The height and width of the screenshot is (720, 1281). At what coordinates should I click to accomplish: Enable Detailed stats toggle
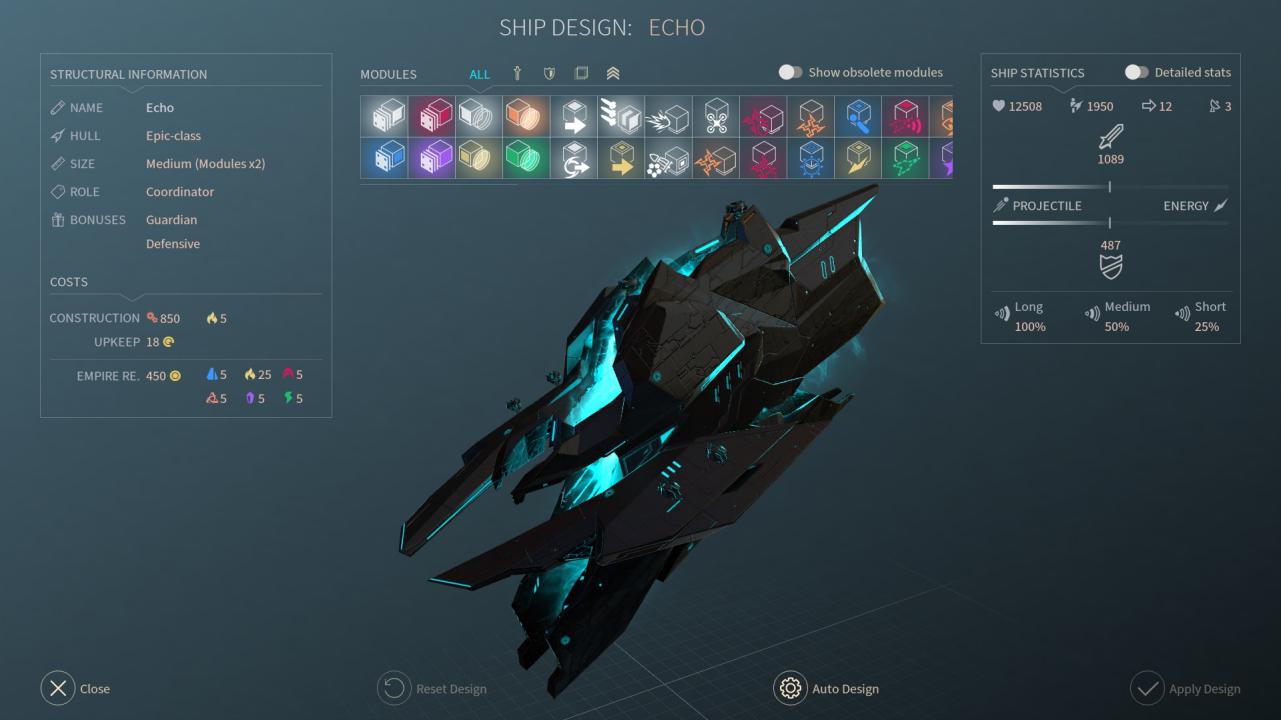1136,72
